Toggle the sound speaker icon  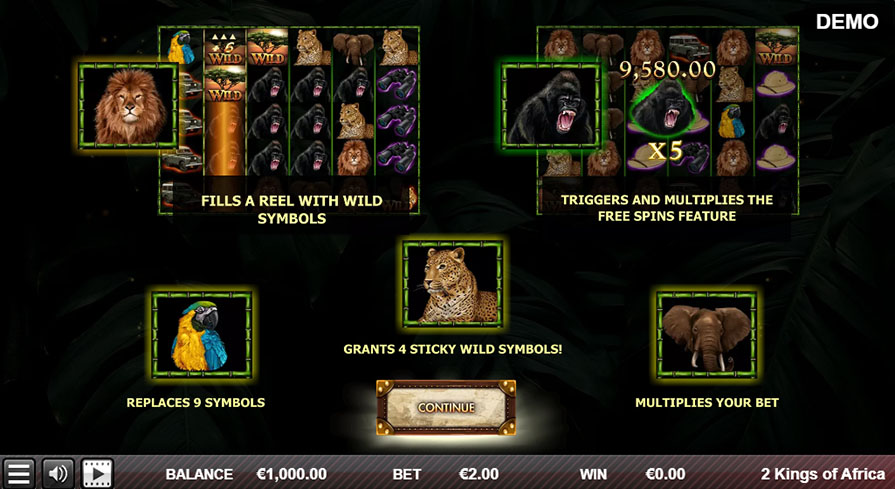[x=57, y=473]
